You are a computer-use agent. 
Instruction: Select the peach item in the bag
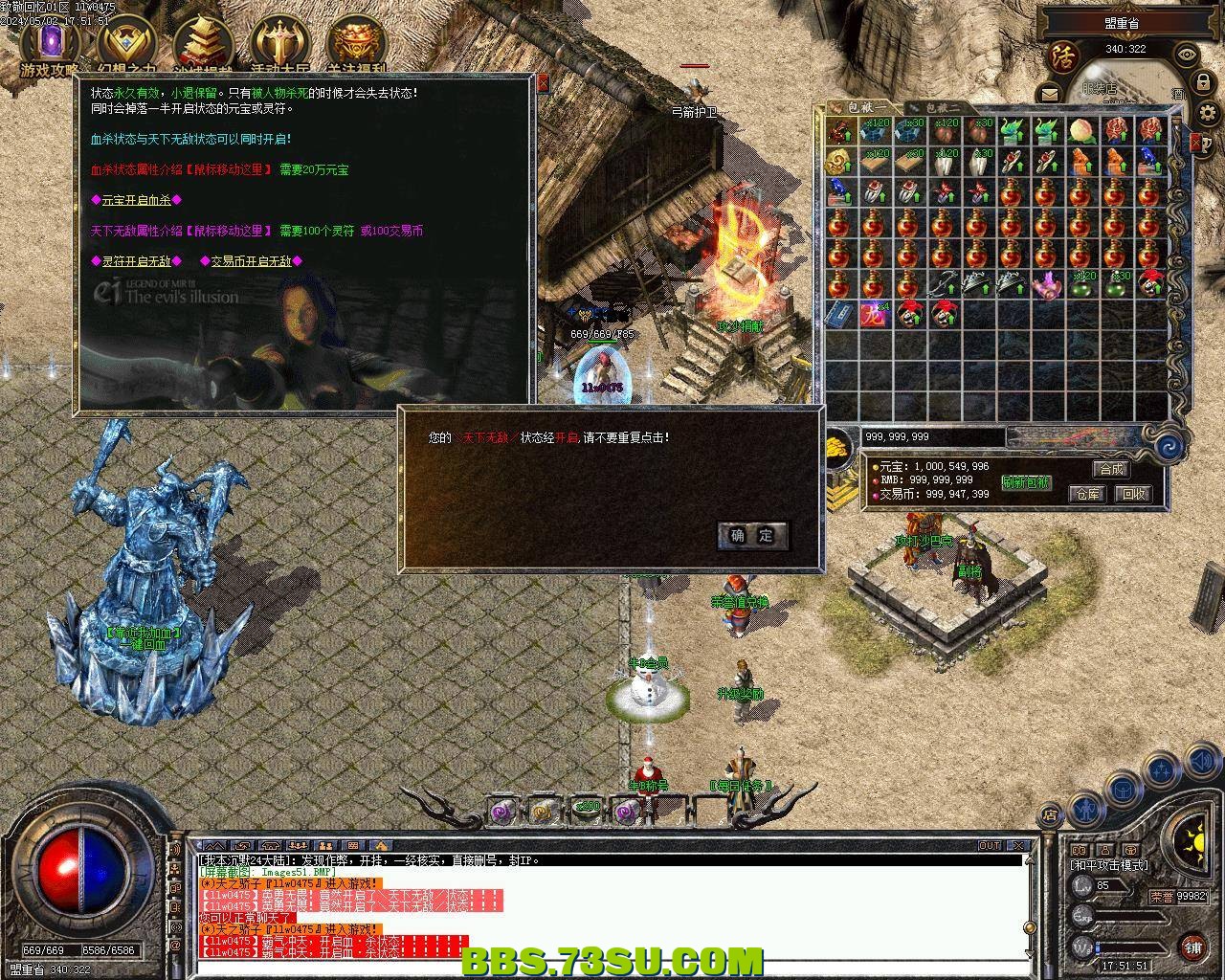tap(1081, 129)
